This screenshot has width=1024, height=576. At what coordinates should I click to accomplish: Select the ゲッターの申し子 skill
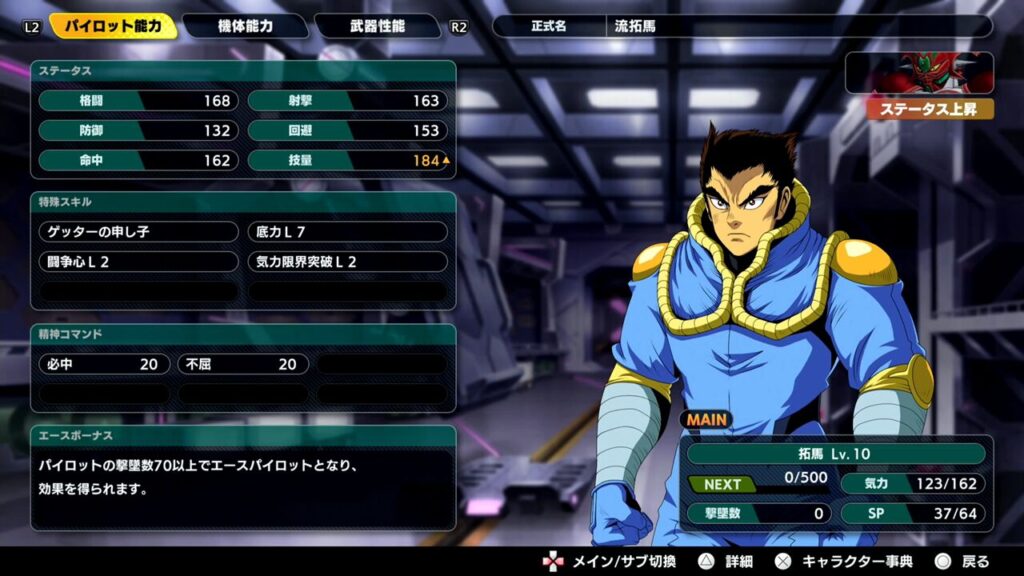(138, 232)
